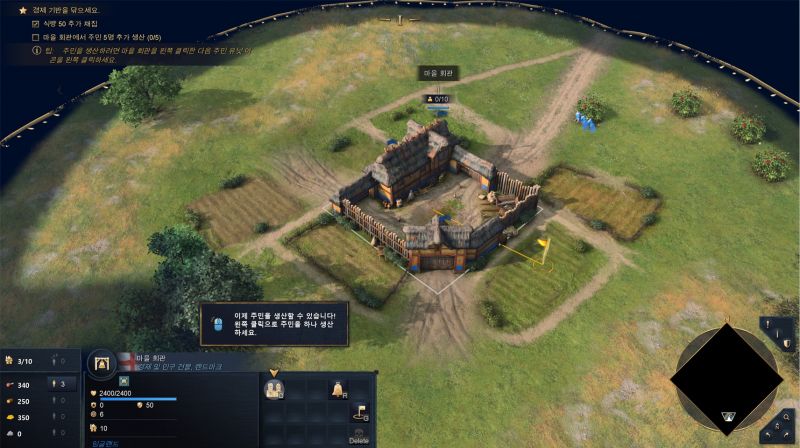Image resolution: width=800 pixels, height=448 pixels.
Task: Ring the town bell ability icon
Action: coord(337,389)
